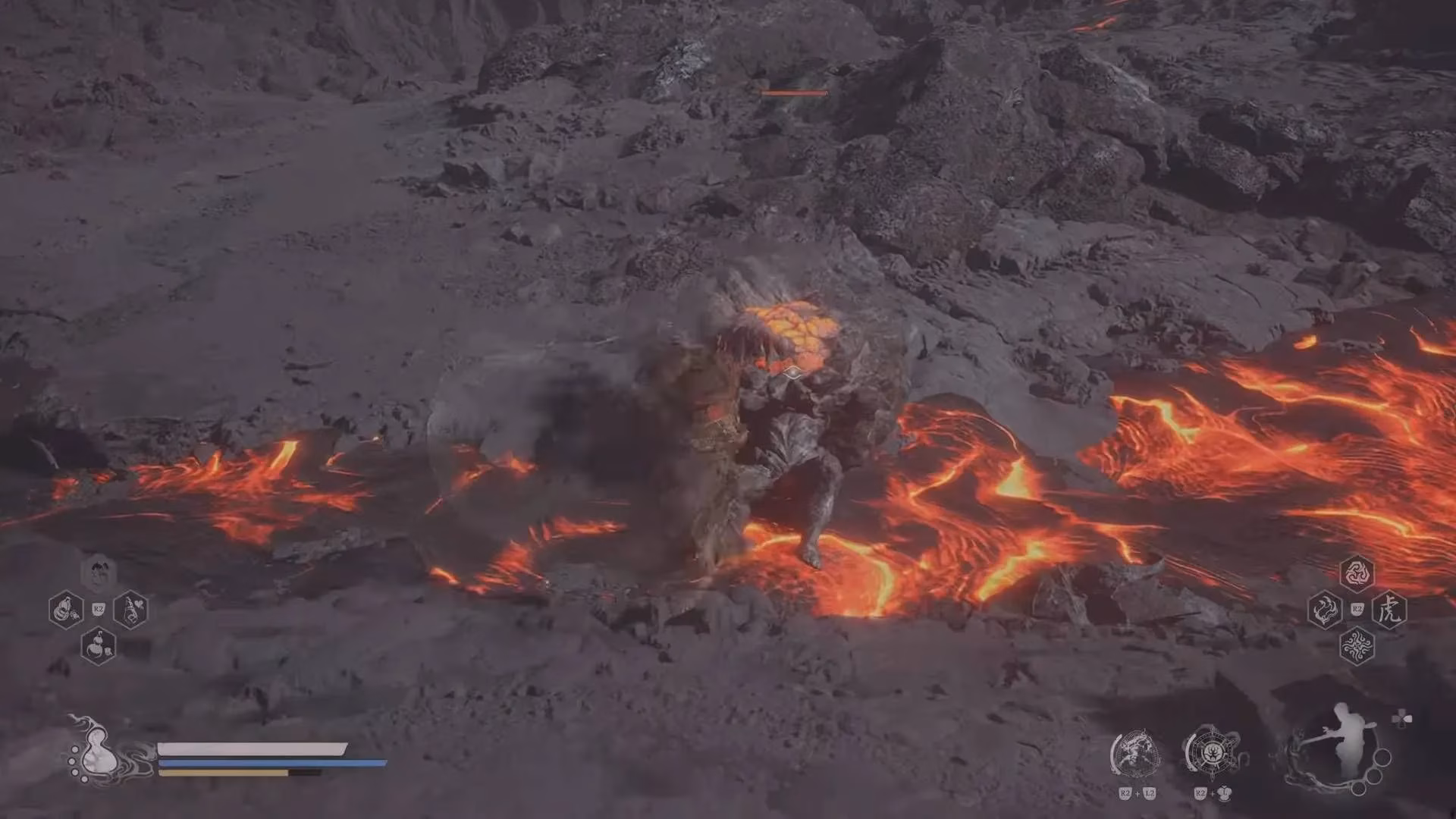Select the faded top slot of the item wheel
1456x819 pixels.
point(99,573)
